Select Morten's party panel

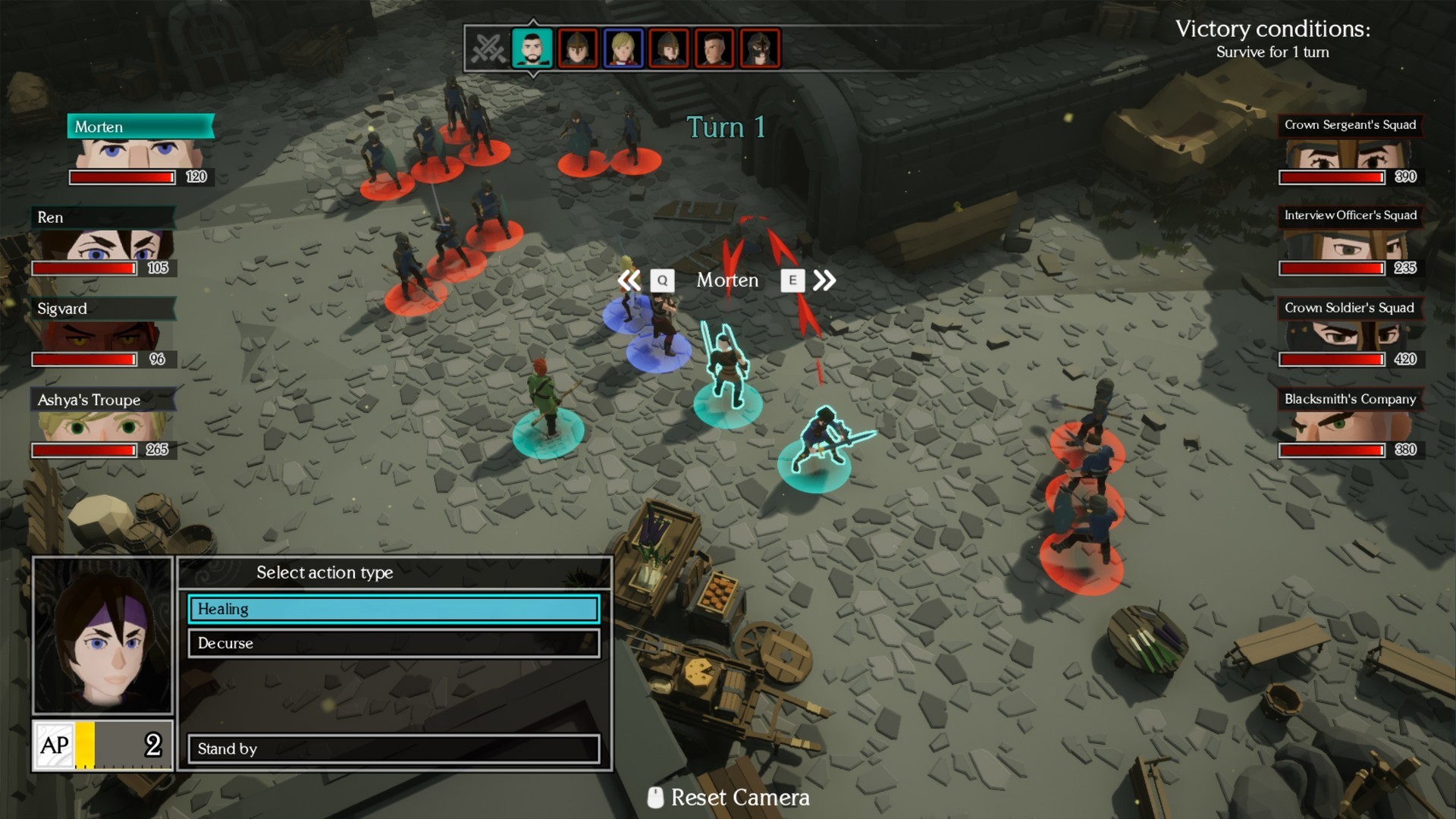[141, 150]
